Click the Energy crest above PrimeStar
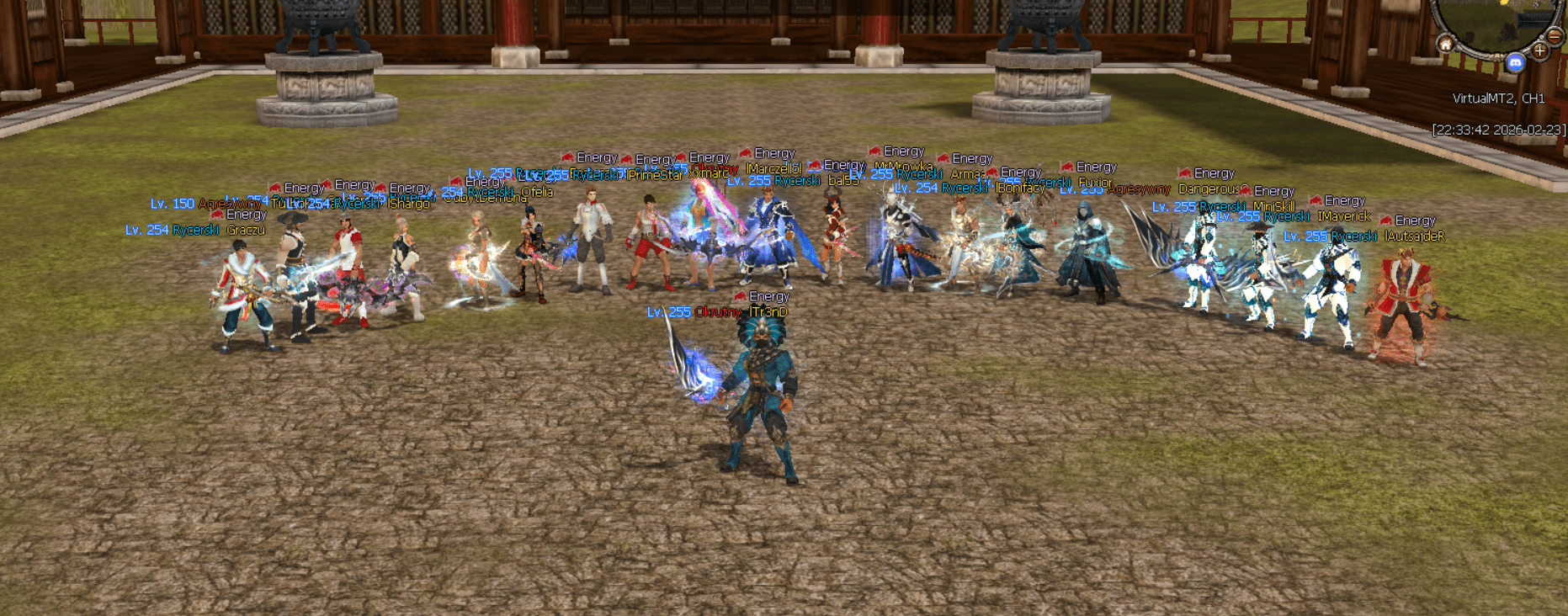 [x=627, y=159]
